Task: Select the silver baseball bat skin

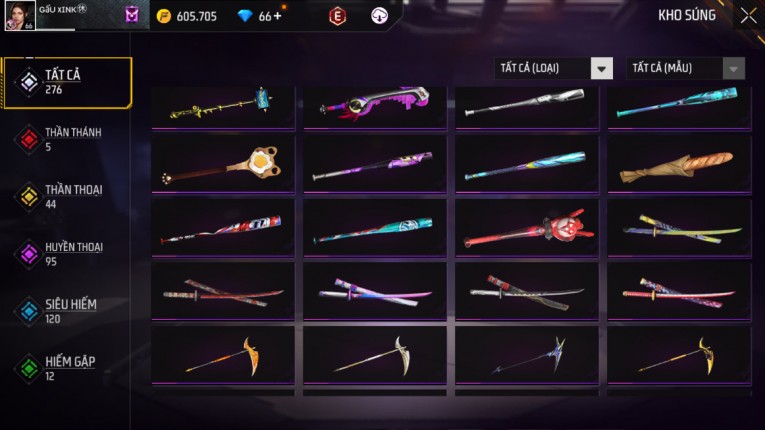Action: click(527, 103)
